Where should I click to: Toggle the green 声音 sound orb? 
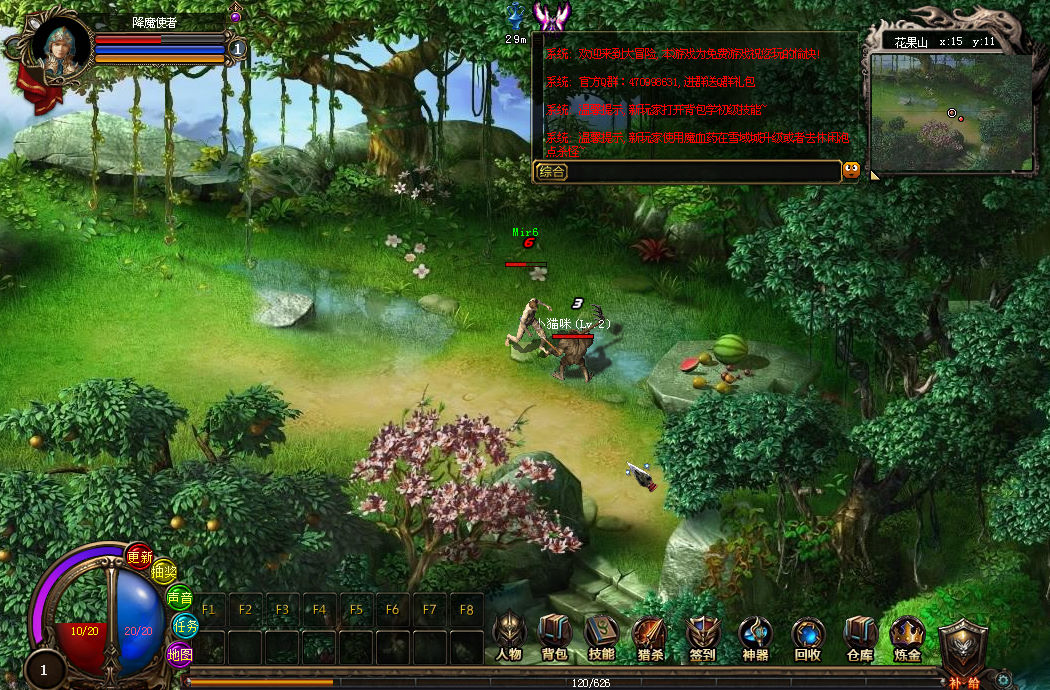coord(179,598)
